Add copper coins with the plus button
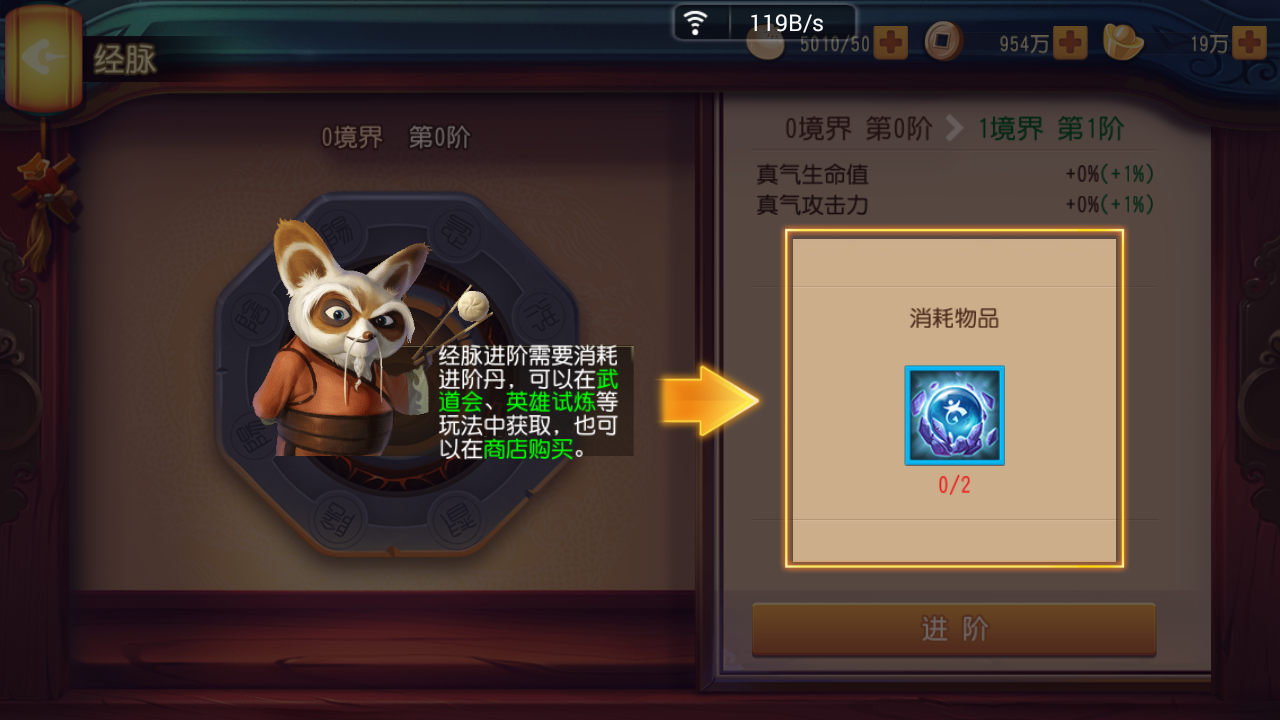 1070,43
